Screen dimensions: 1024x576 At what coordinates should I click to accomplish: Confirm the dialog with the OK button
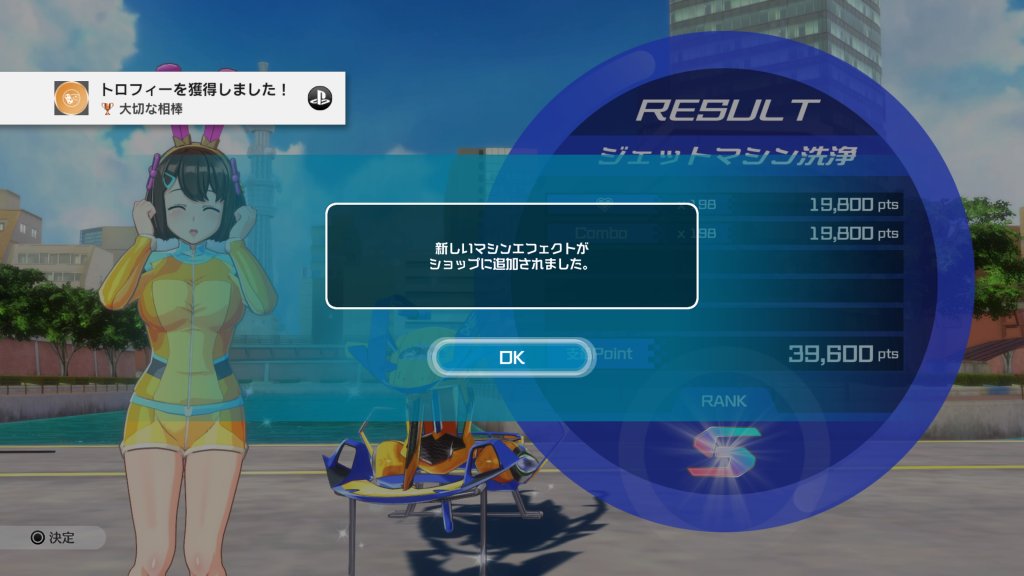tap(512, 357)
